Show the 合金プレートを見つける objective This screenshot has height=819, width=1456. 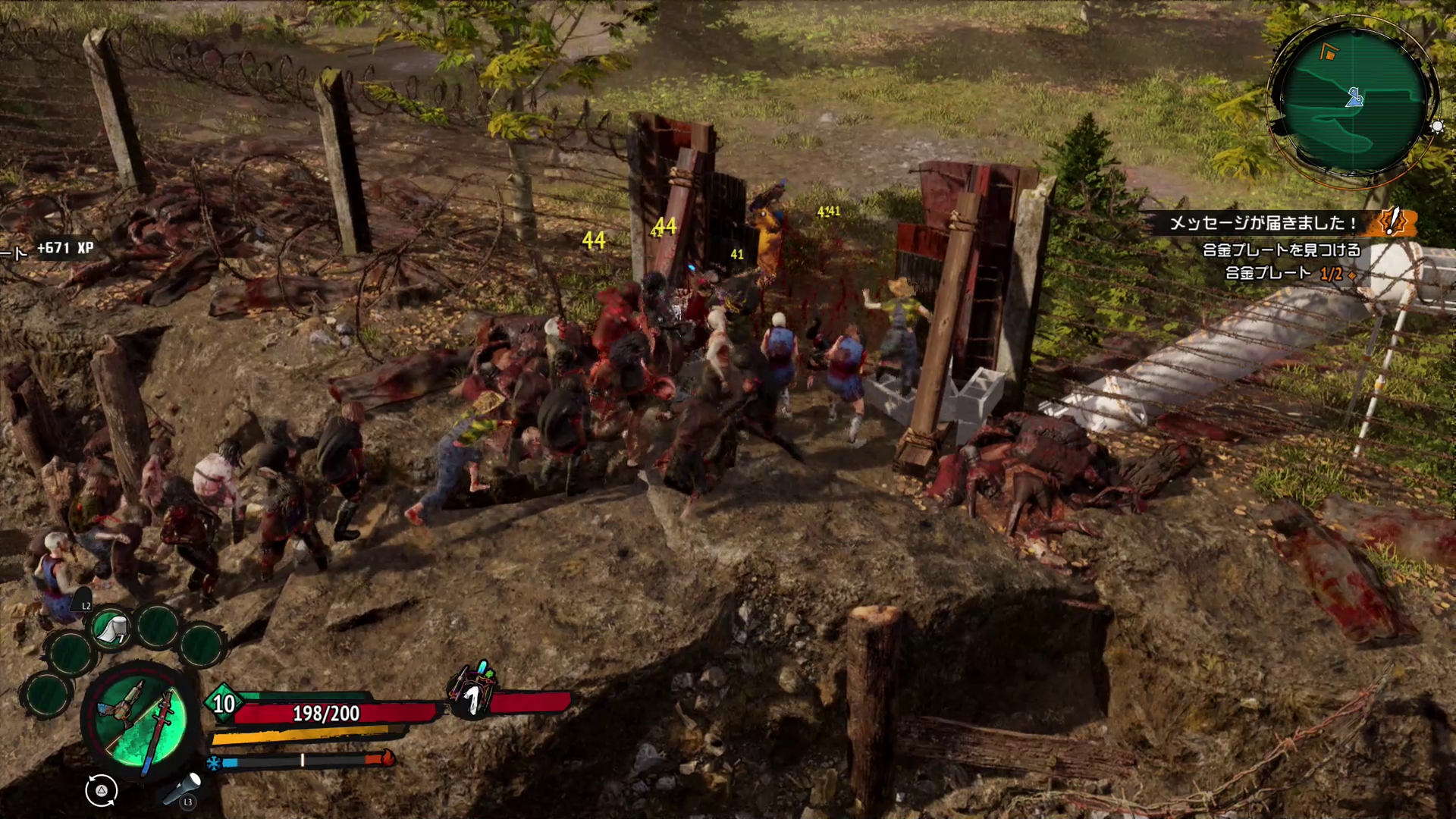pyautogui.click(x=1282, y=249)
